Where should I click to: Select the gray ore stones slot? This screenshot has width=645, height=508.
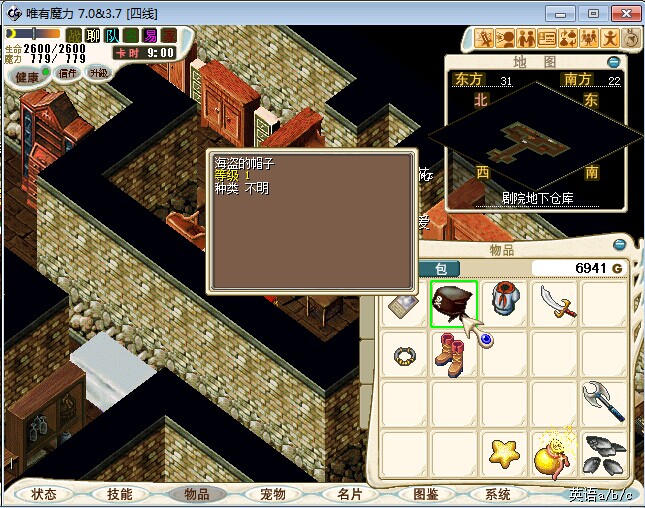[x=604, y=454]
